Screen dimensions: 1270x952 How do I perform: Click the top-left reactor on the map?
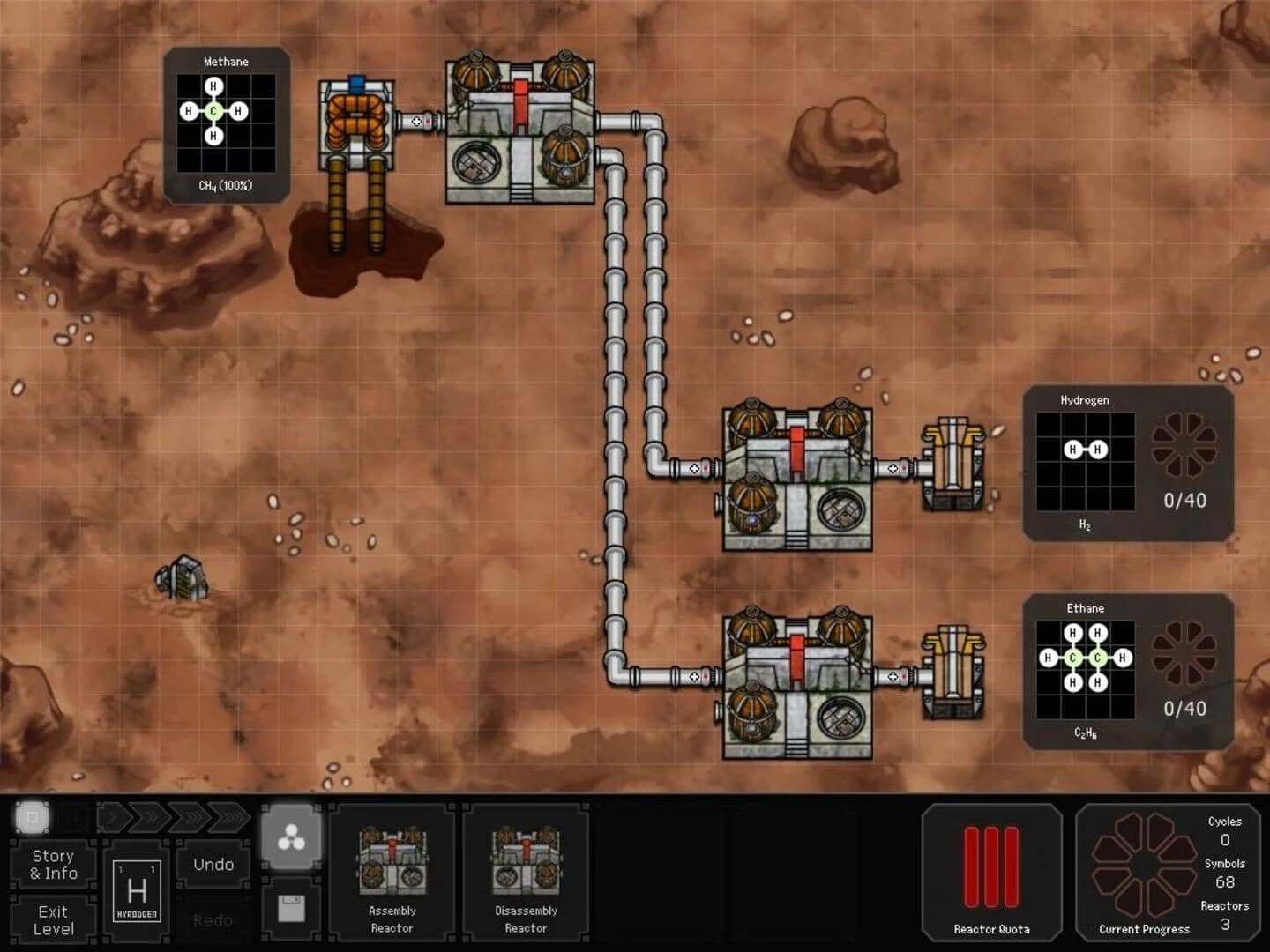tap(520, 132)
